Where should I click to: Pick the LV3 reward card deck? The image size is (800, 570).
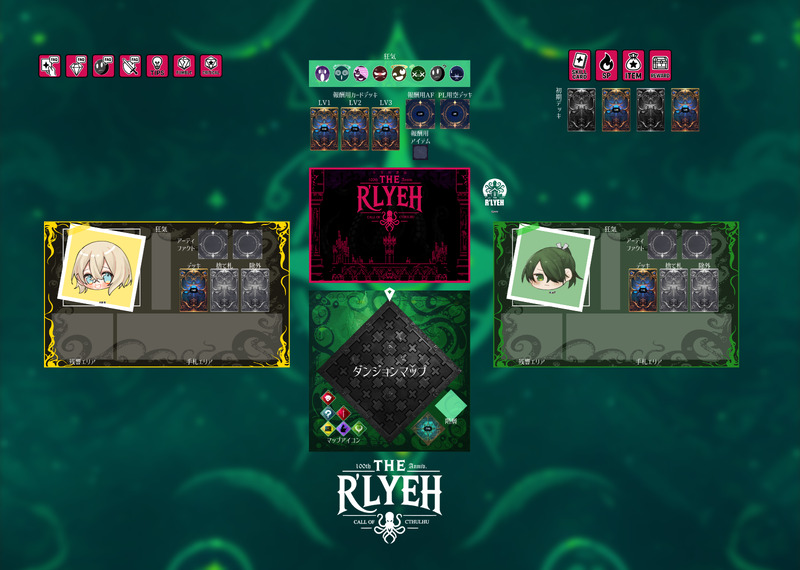[385, 129]
